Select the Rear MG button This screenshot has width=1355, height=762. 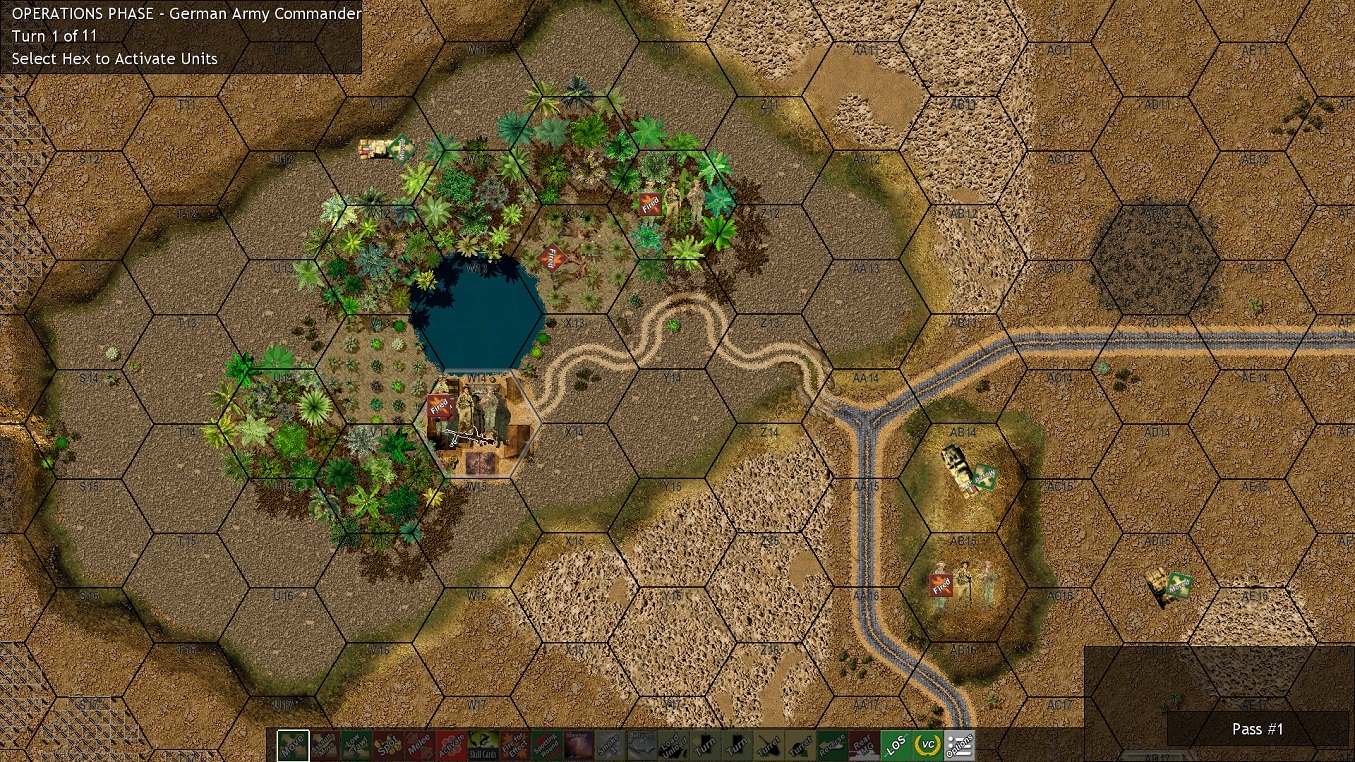(863, 745)
